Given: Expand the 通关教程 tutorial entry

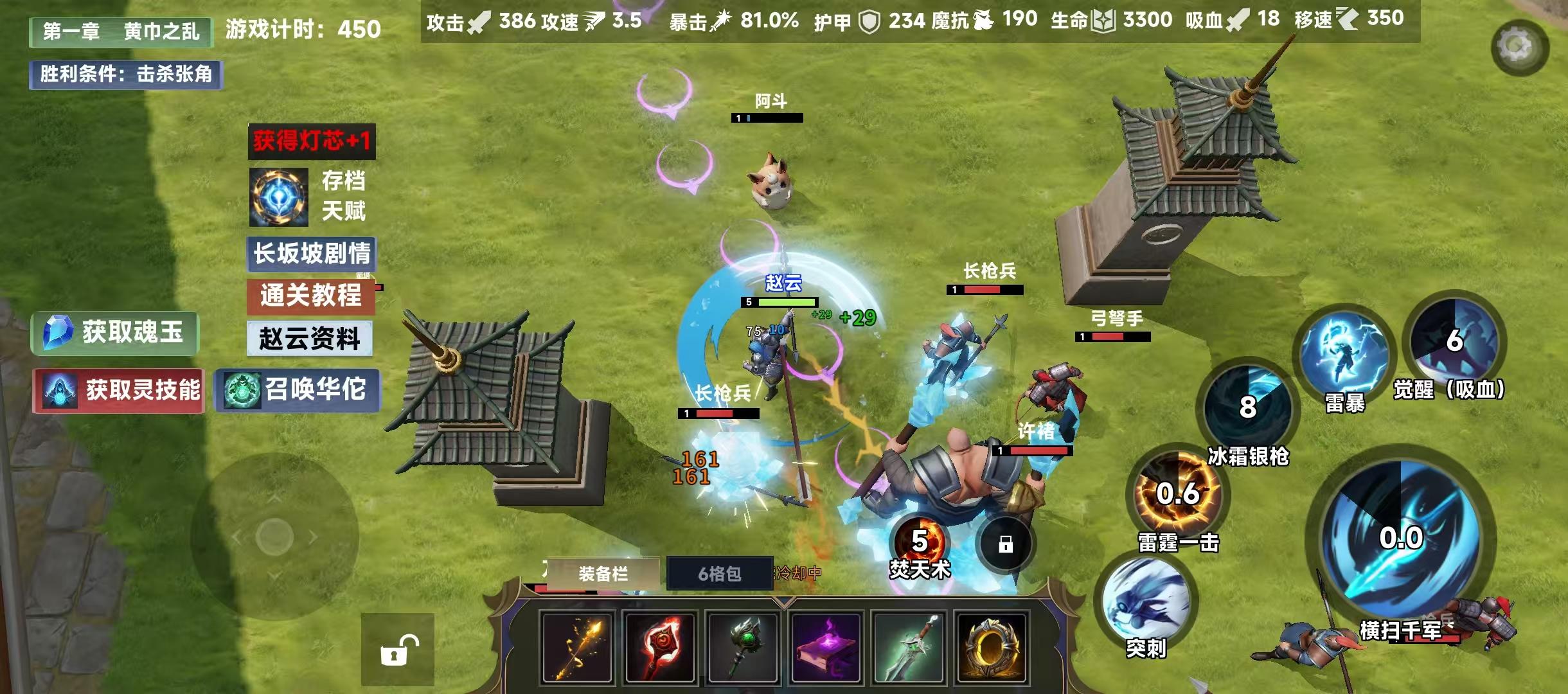Looking at the screenshot, I should (x=310, y=297).
